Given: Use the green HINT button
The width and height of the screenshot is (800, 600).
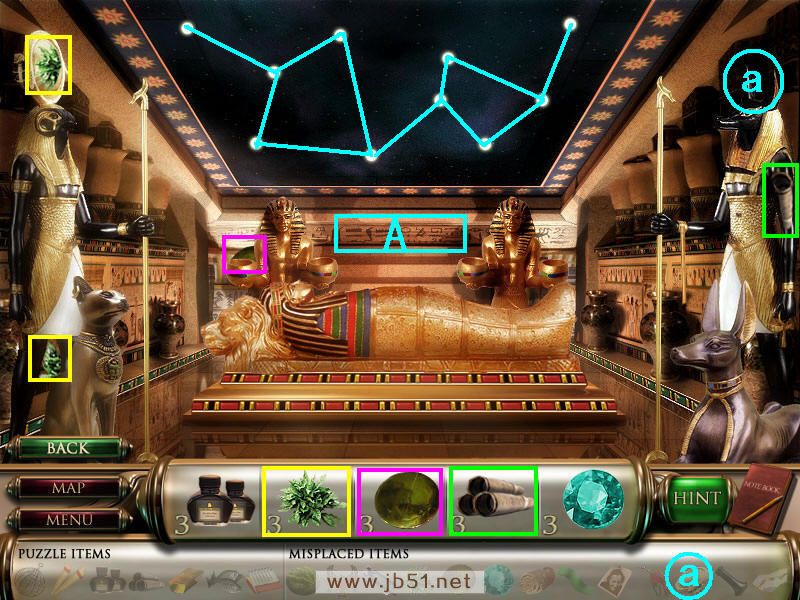Looking at the screenshot, I should pyautogui.click(x=692, y=498).
